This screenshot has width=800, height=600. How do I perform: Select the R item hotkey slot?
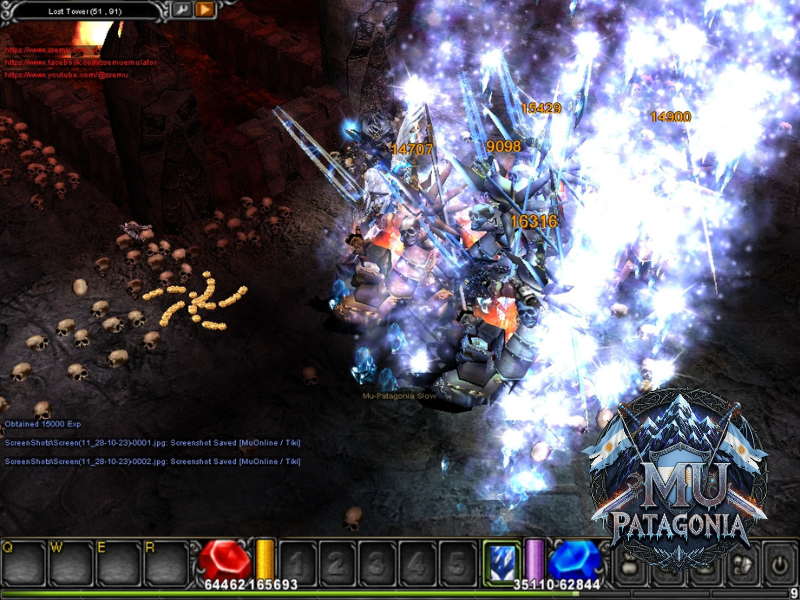[166, 563]
